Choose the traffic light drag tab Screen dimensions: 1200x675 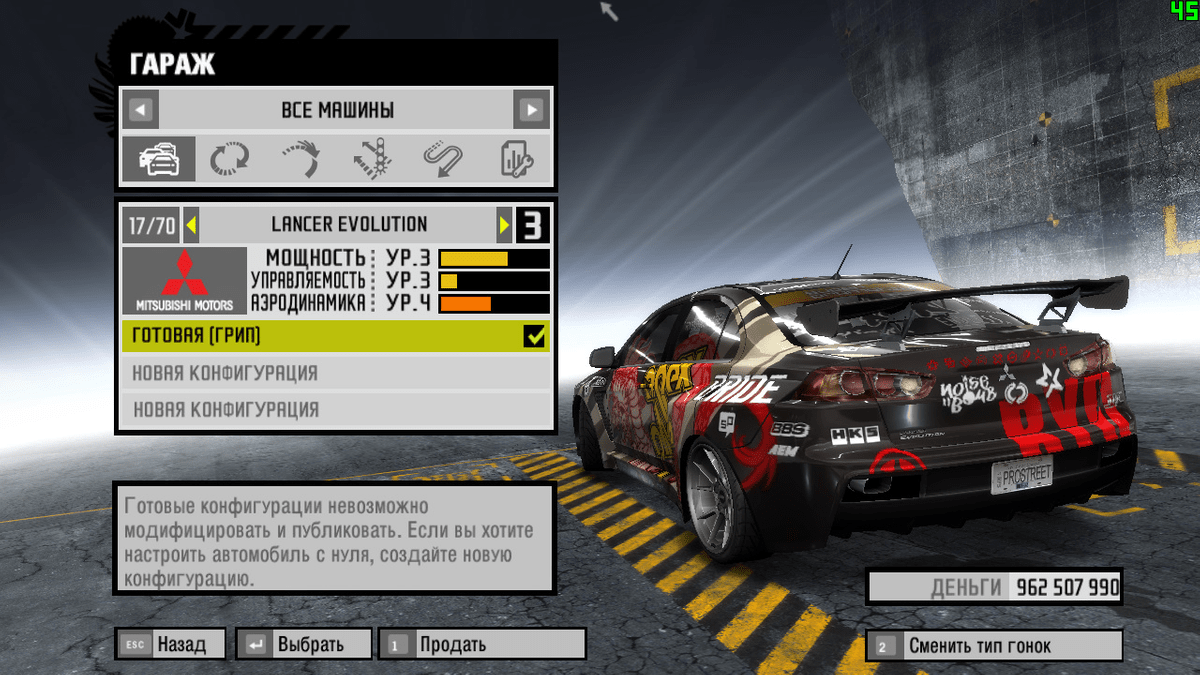click(372, 160)
